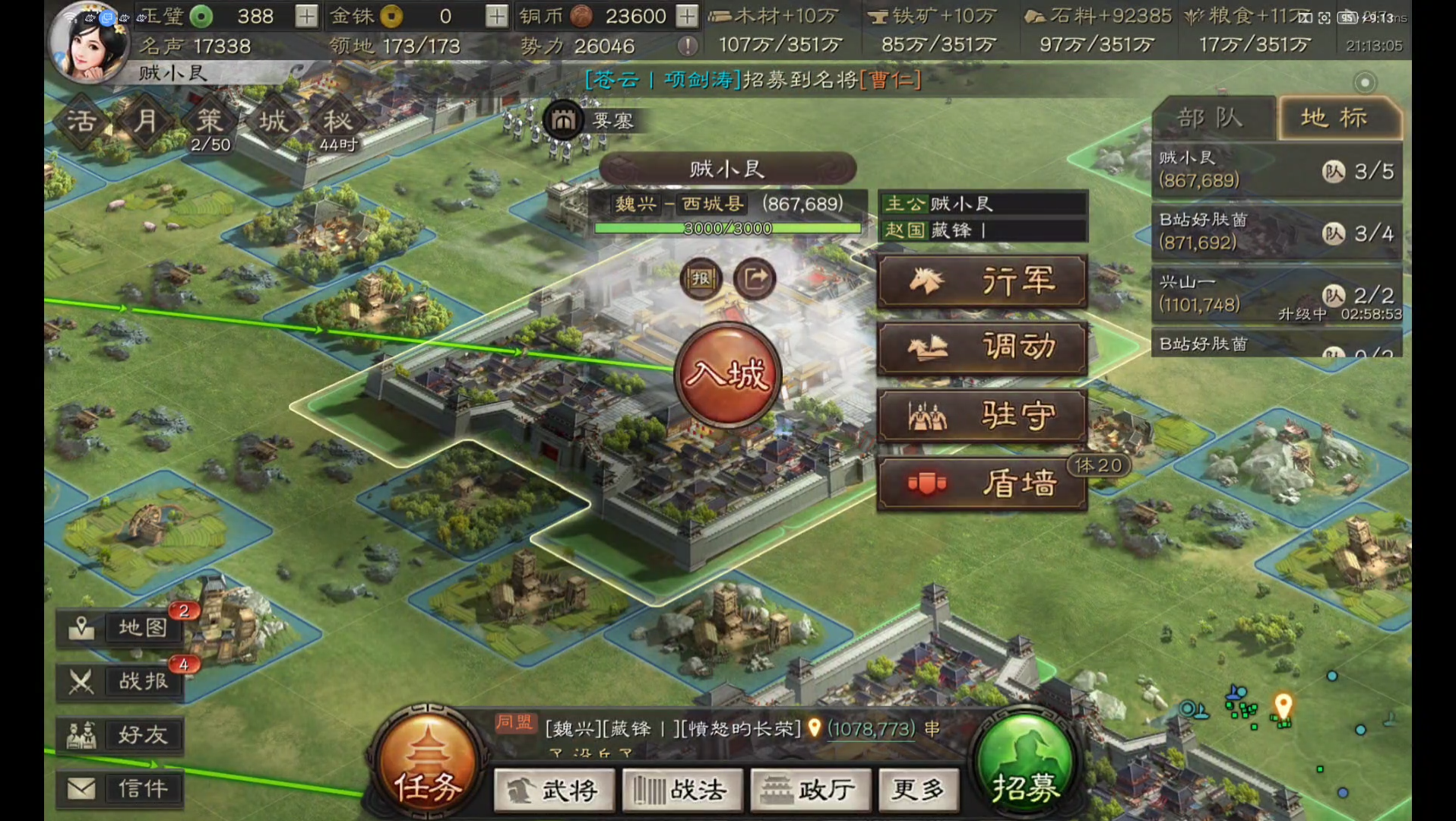Switch to the 部队 troops tab
Image resolution: width=1456 pixels, height=821 pixels.
[1211, 118]
